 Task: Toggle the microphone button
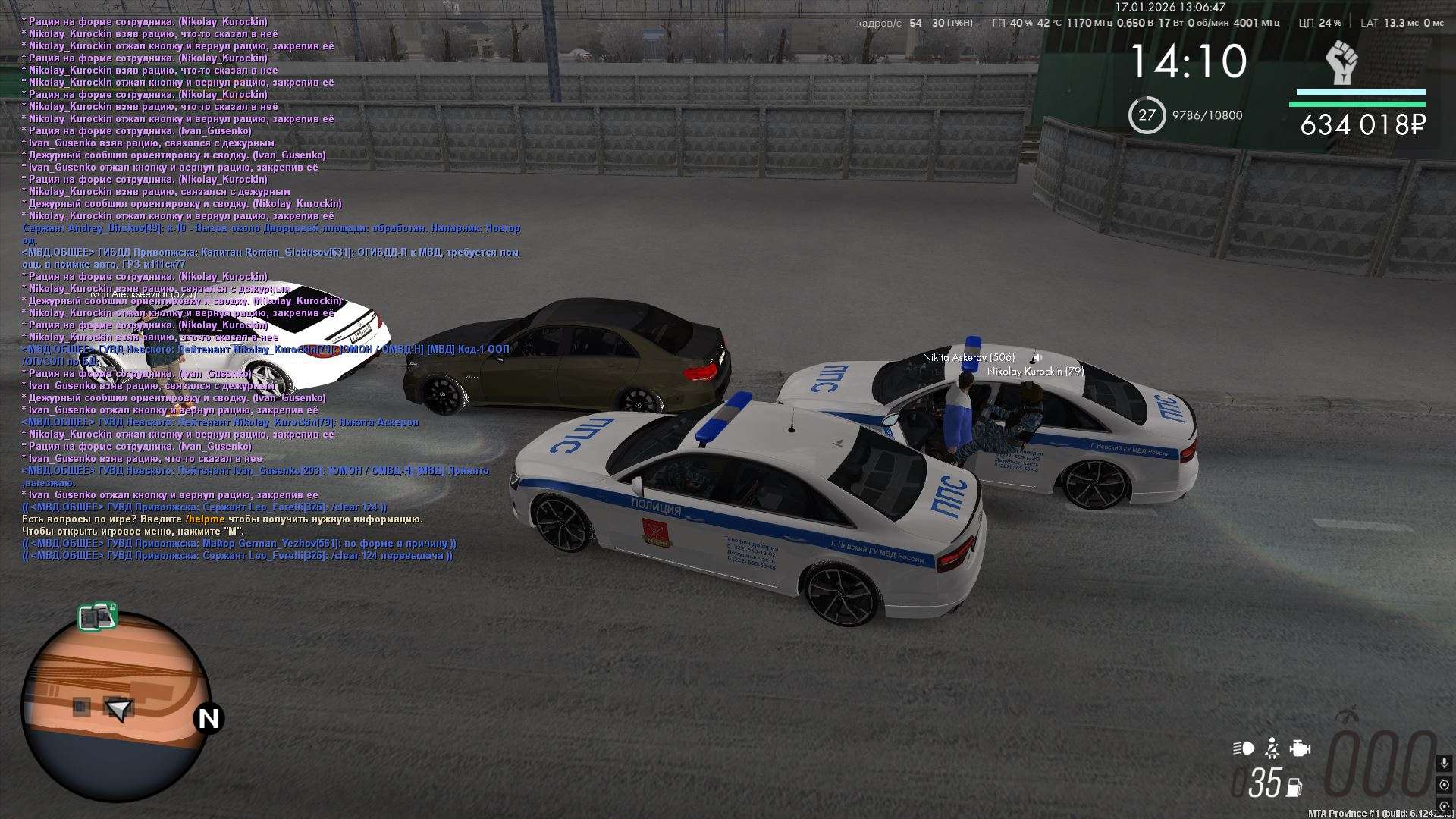1444,762
